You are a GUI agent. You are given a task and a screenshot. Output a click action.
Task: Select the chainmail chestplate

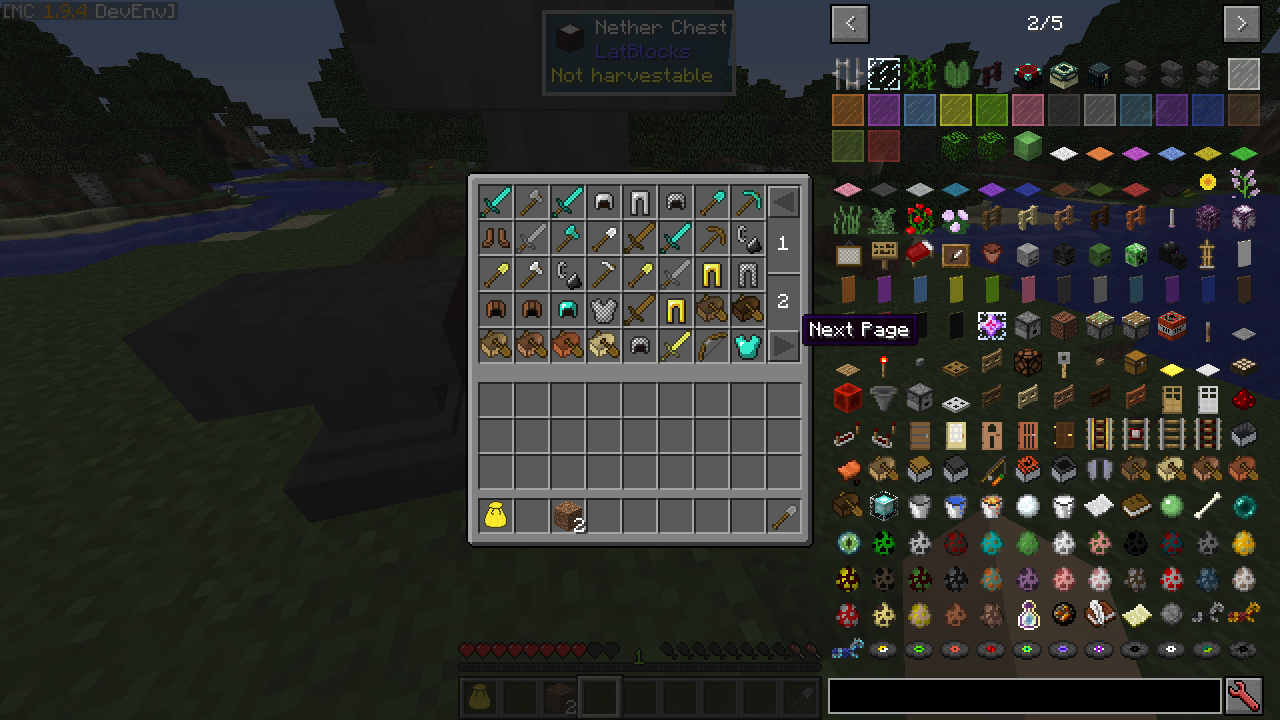point(603,310)
